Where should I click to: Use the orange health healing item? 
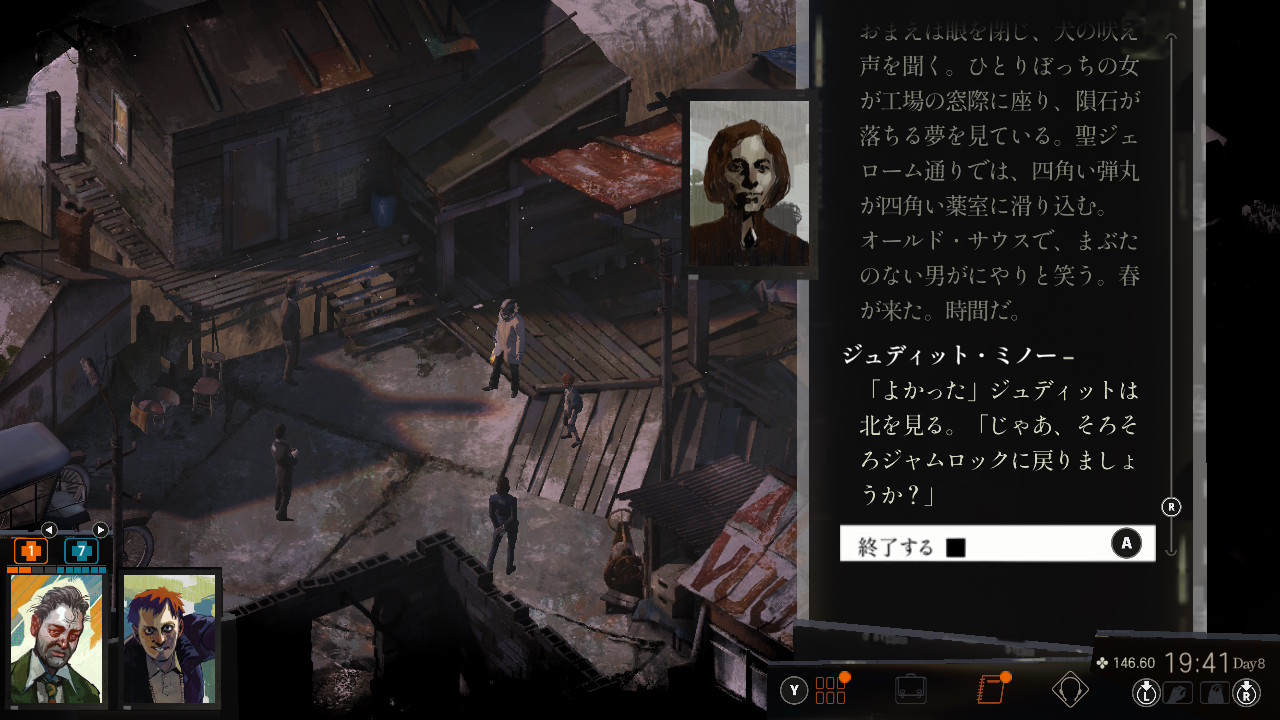point(31,551)
